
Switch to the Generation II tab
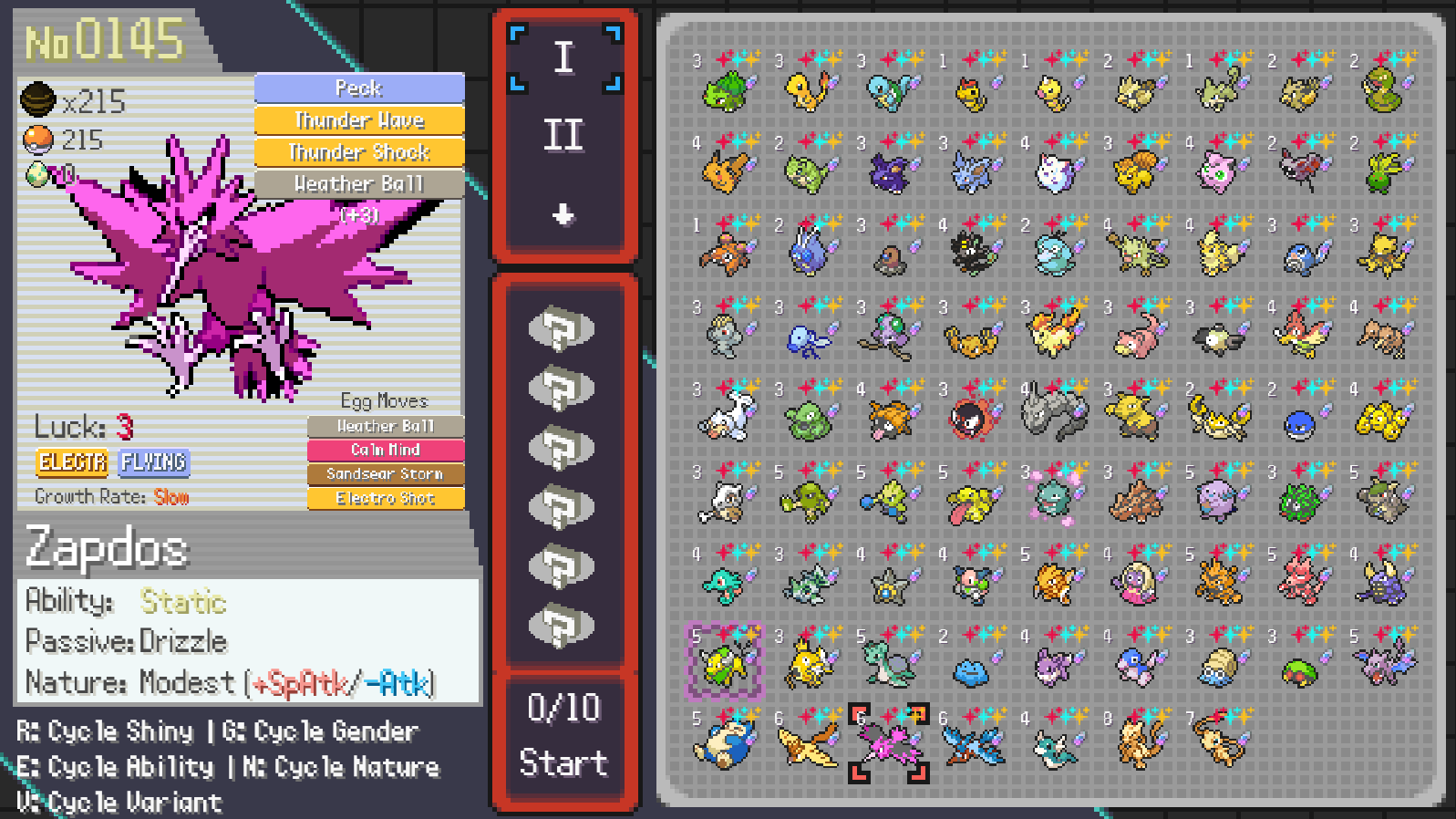click(563, 134)
